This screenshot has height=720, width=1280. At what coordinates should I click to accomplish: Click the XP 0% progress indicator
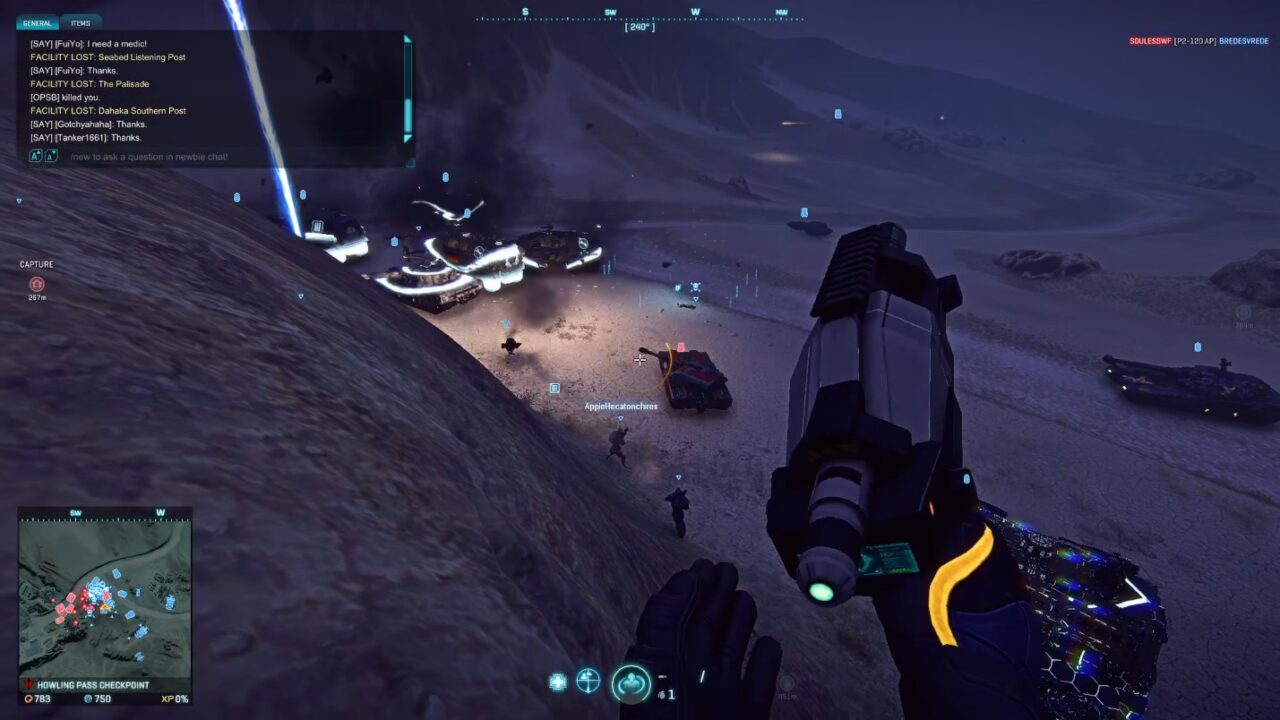[x=173, y=699]
